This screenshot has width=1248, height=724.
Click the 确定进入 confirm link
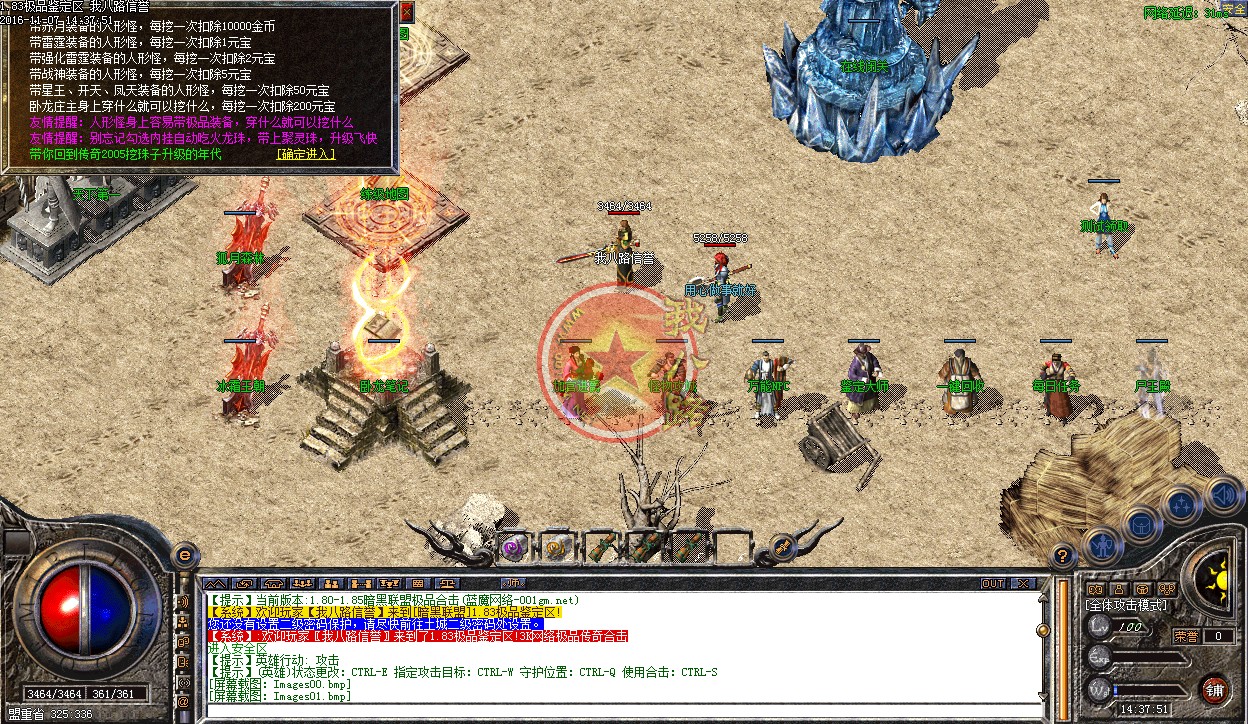pyautogui.click(x=306, y=154)
